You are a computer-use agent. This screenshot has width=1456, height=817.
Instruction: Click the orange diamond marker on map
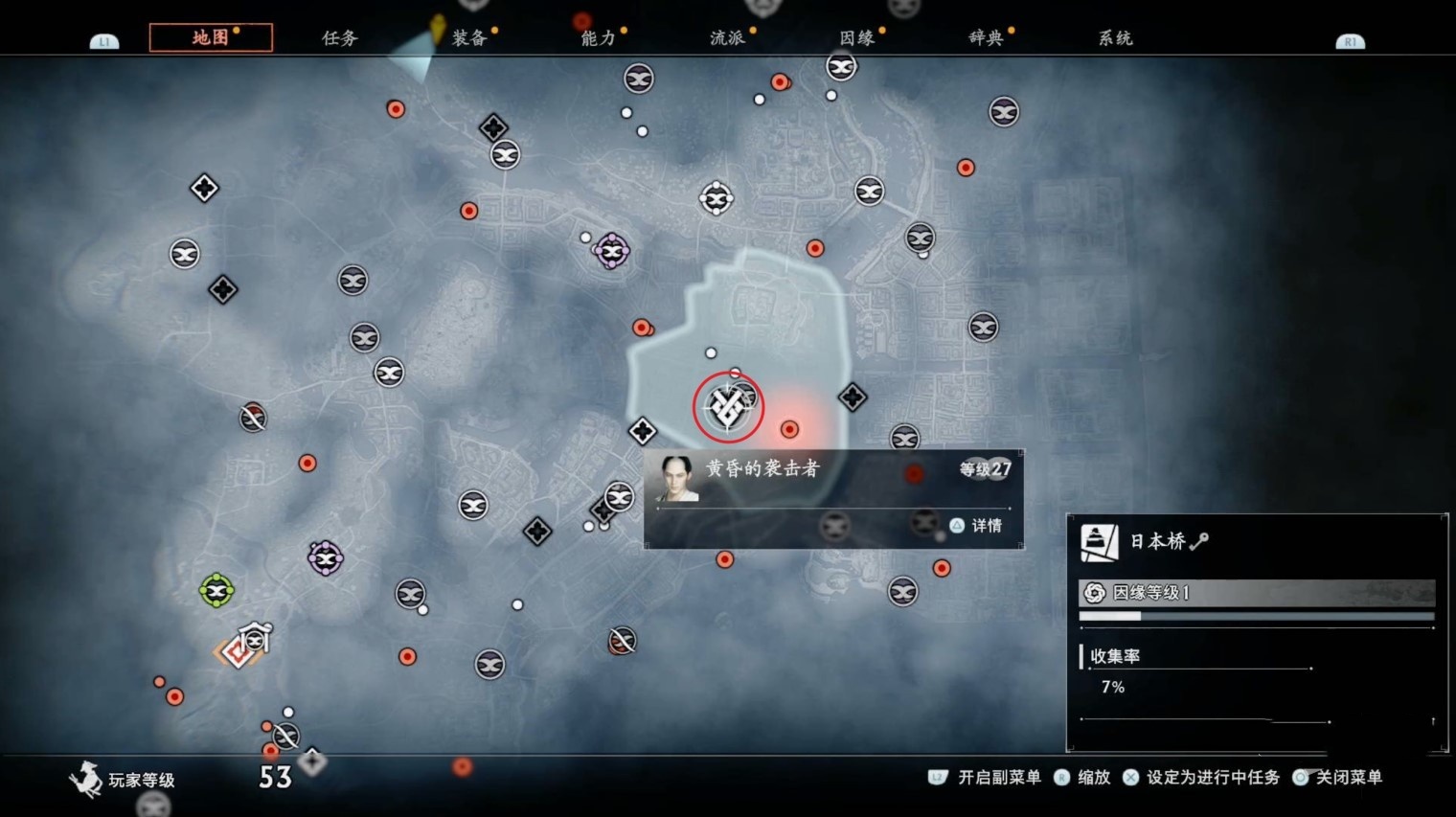pyautogui.click(x=235, y=652)
